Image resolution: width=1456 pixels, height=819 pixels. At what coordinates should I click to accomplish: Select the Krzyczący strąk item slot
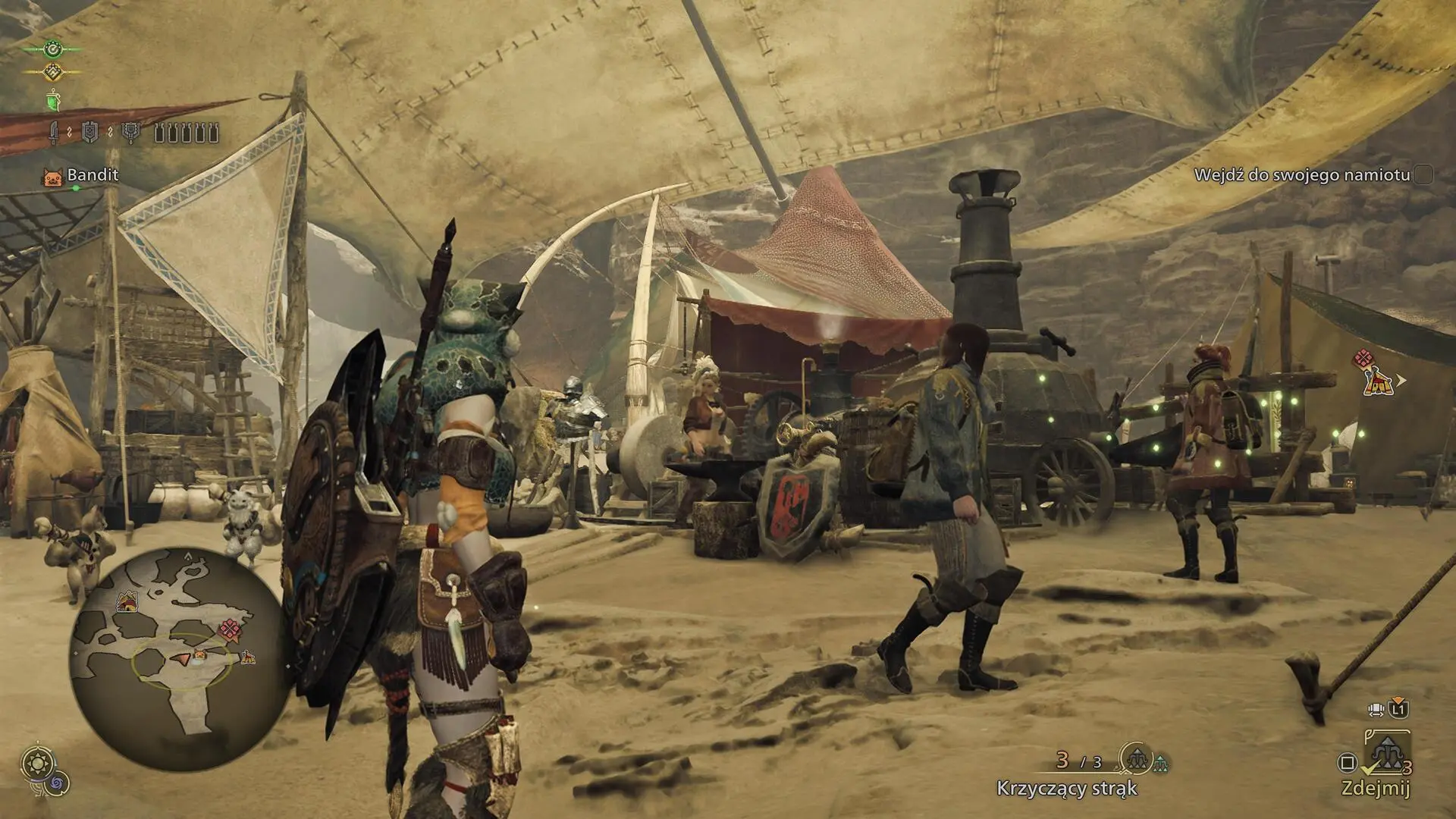pos(1137,758)
